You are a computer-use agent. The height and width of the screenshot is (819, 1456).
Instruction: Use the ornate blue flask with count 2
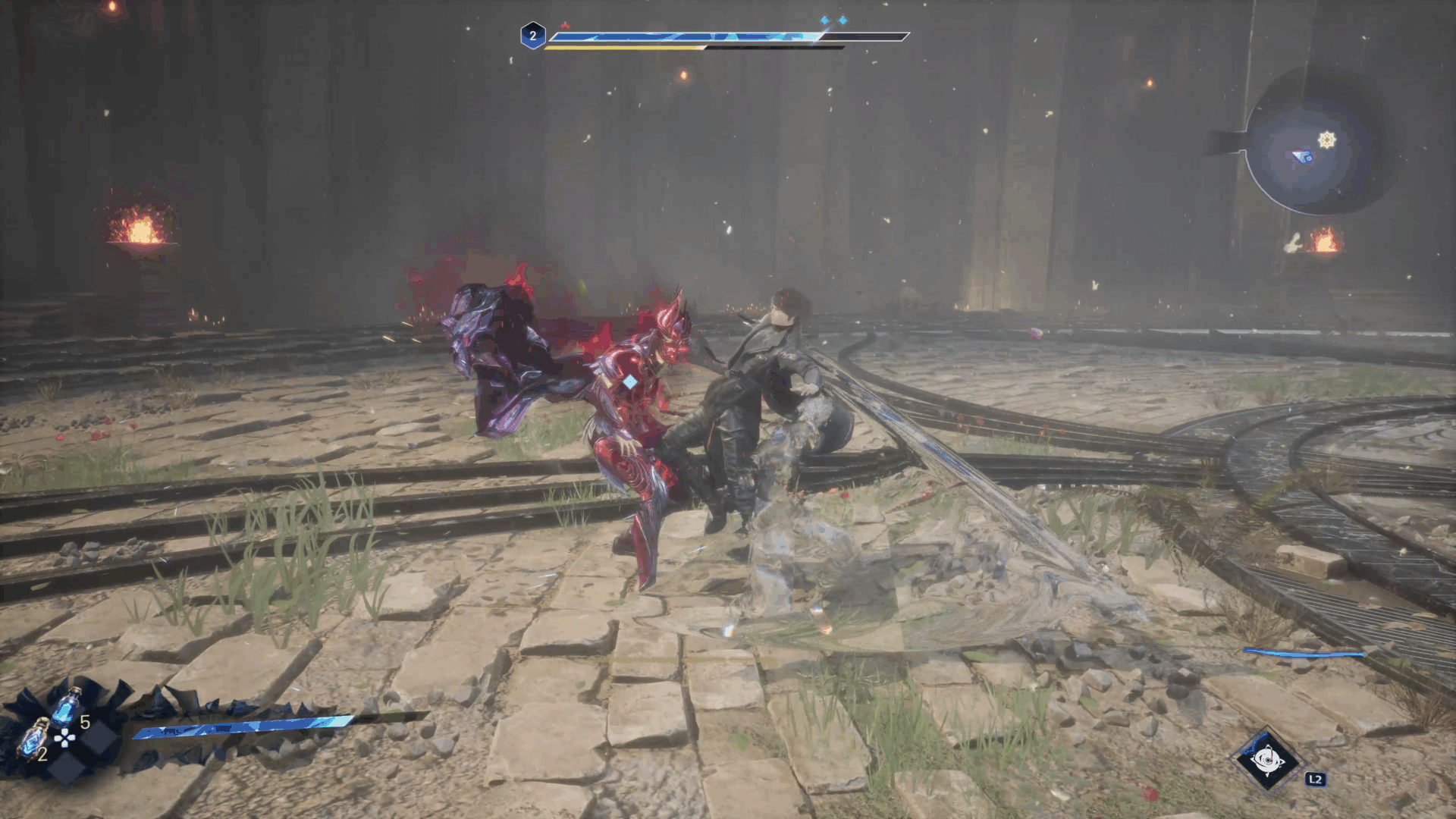33,739
